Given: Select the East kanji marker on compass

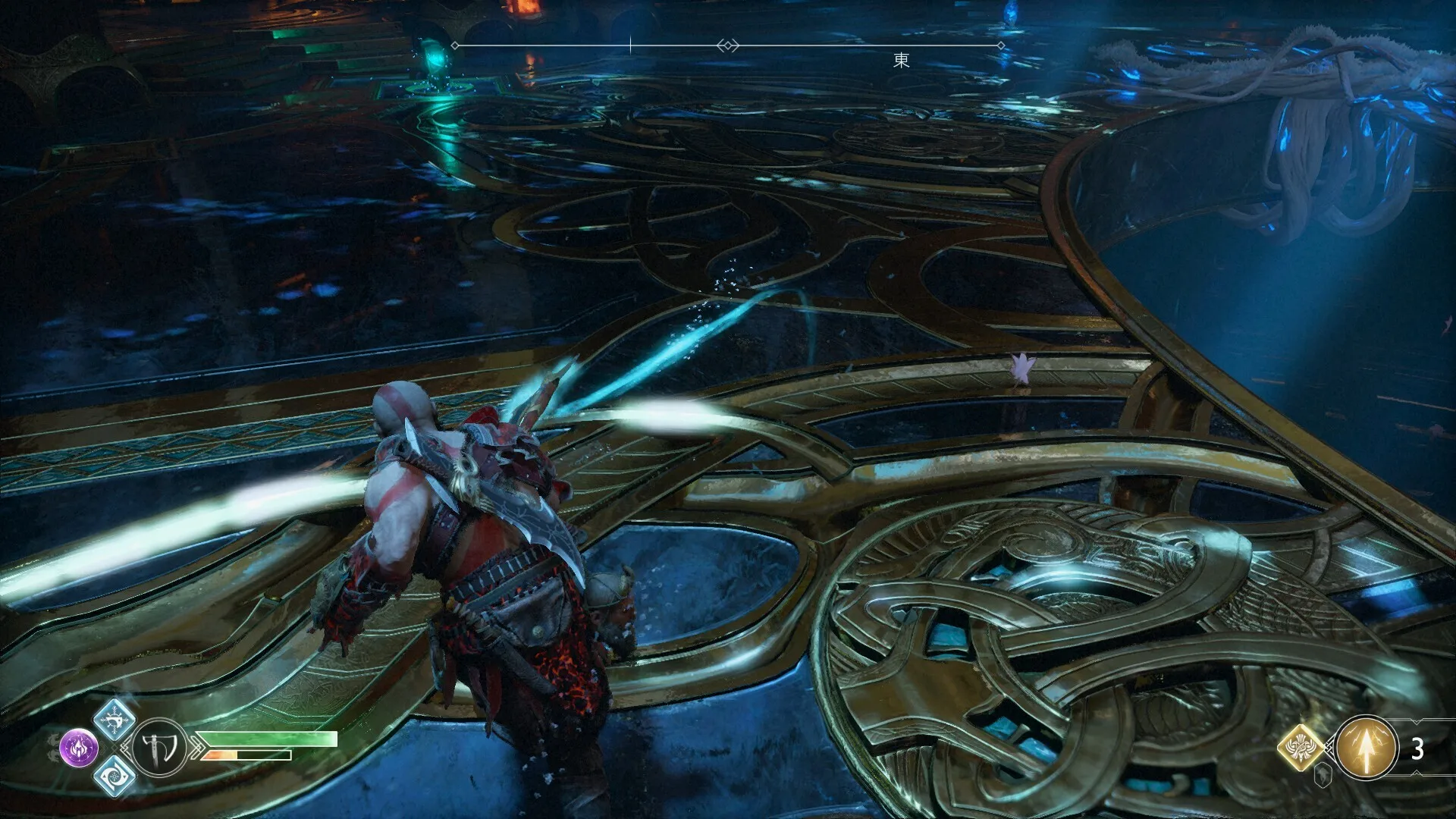Looking at the screenshot, I should (x=901, y=60).
